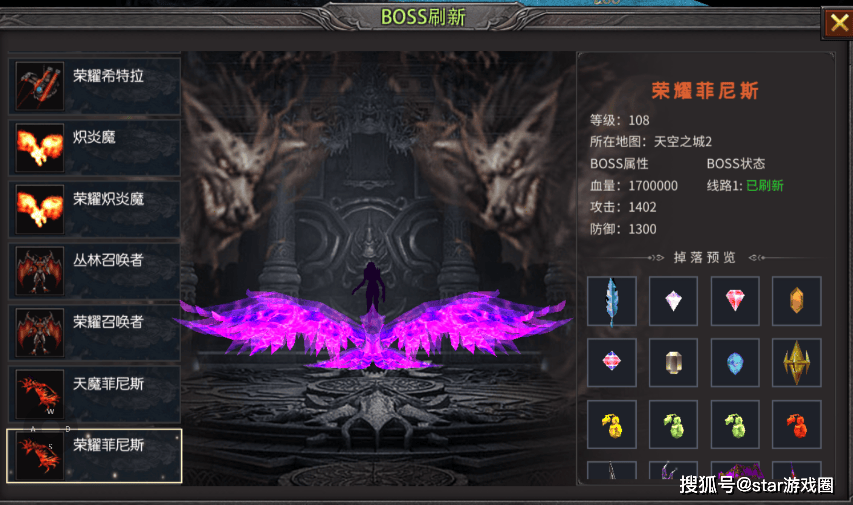Viewport: 853px width, 505px height.
Task: Click the red gem drop item
Action: pos(735,301)
